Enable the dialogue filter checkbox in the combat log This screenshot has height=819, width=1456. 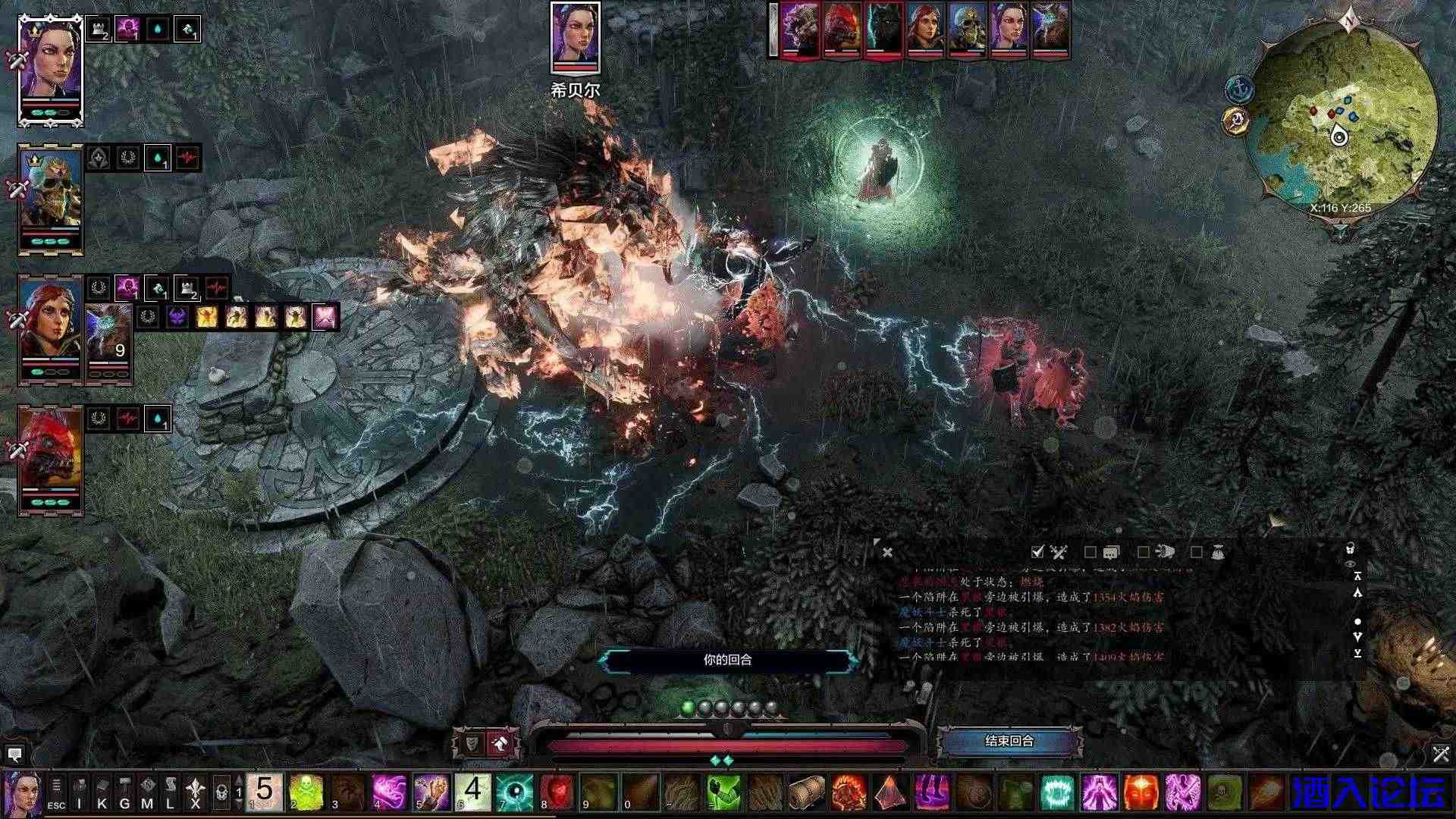point(1090,553)
